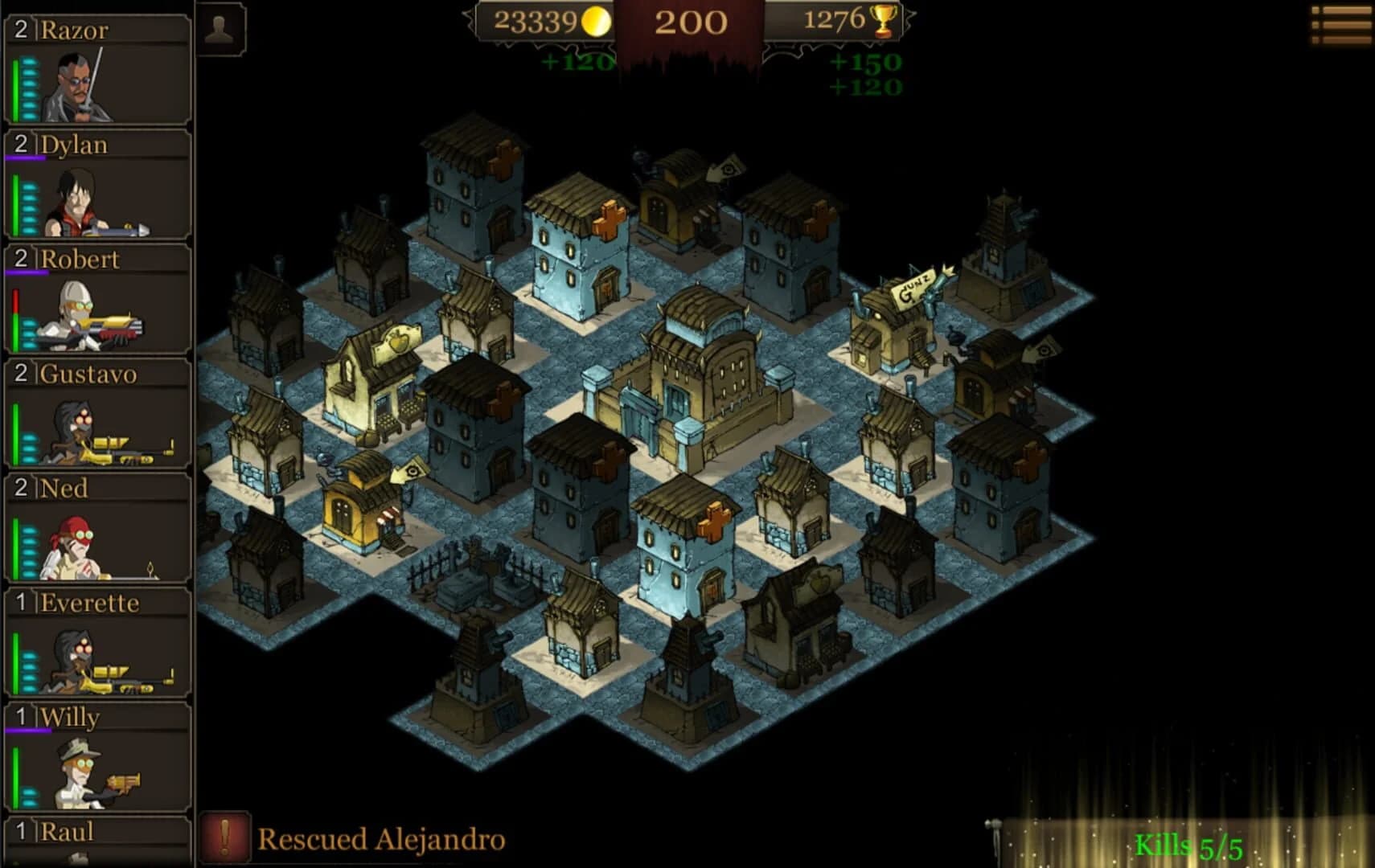The height and width of the screenshot is (868, 1375).
Task: Open the player profile icon
Action: coord(217,26)
